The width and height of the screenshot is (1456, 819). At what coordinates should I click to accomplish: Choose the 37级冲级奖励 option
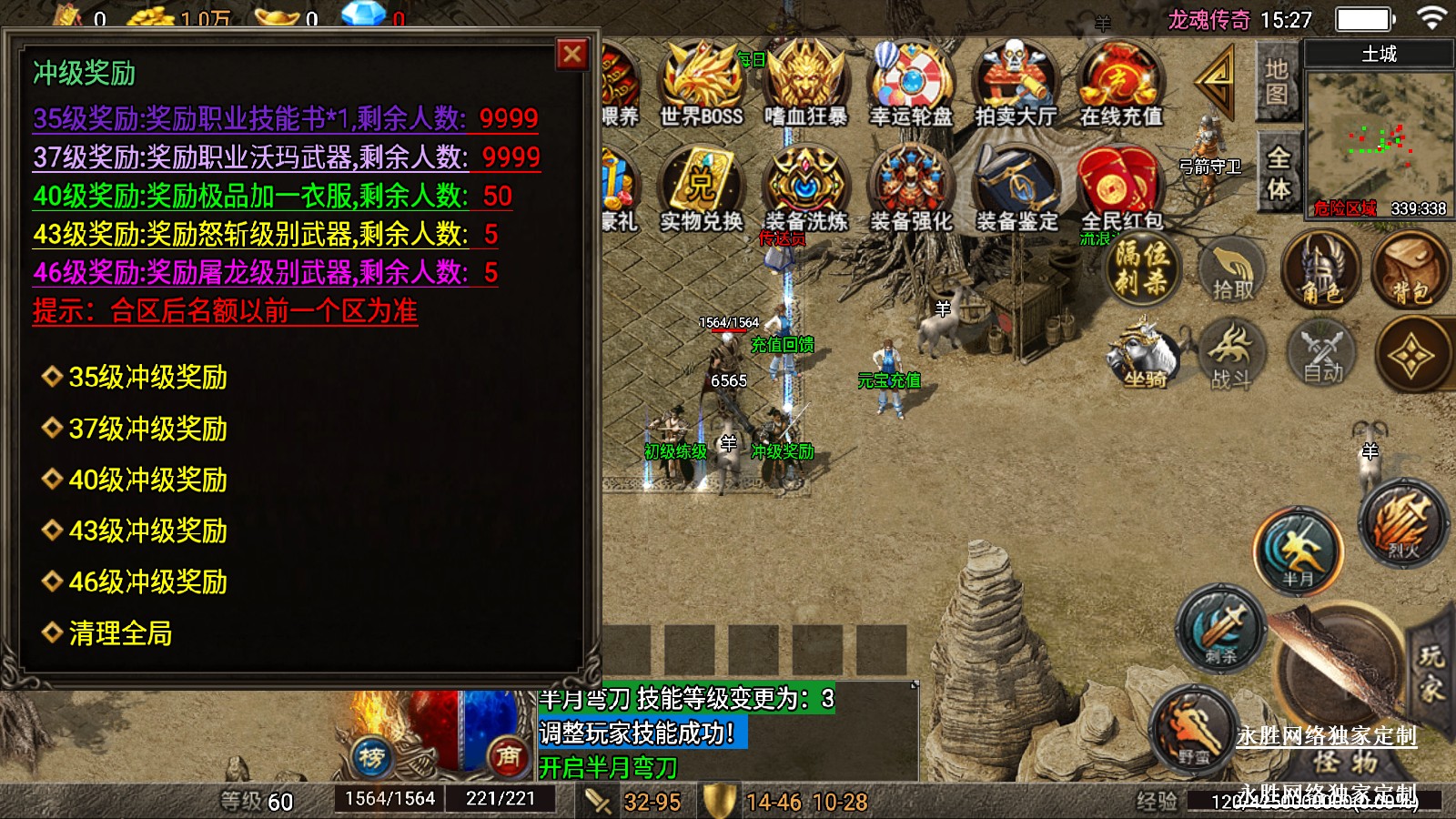(147, 429)
